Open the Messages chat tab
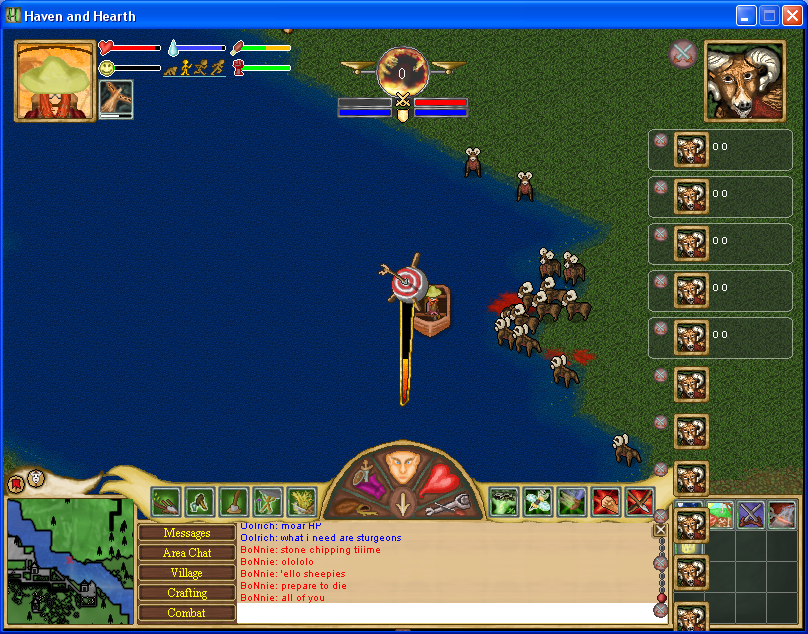Screen dimensions: 808x634 (x=187, y=533)
